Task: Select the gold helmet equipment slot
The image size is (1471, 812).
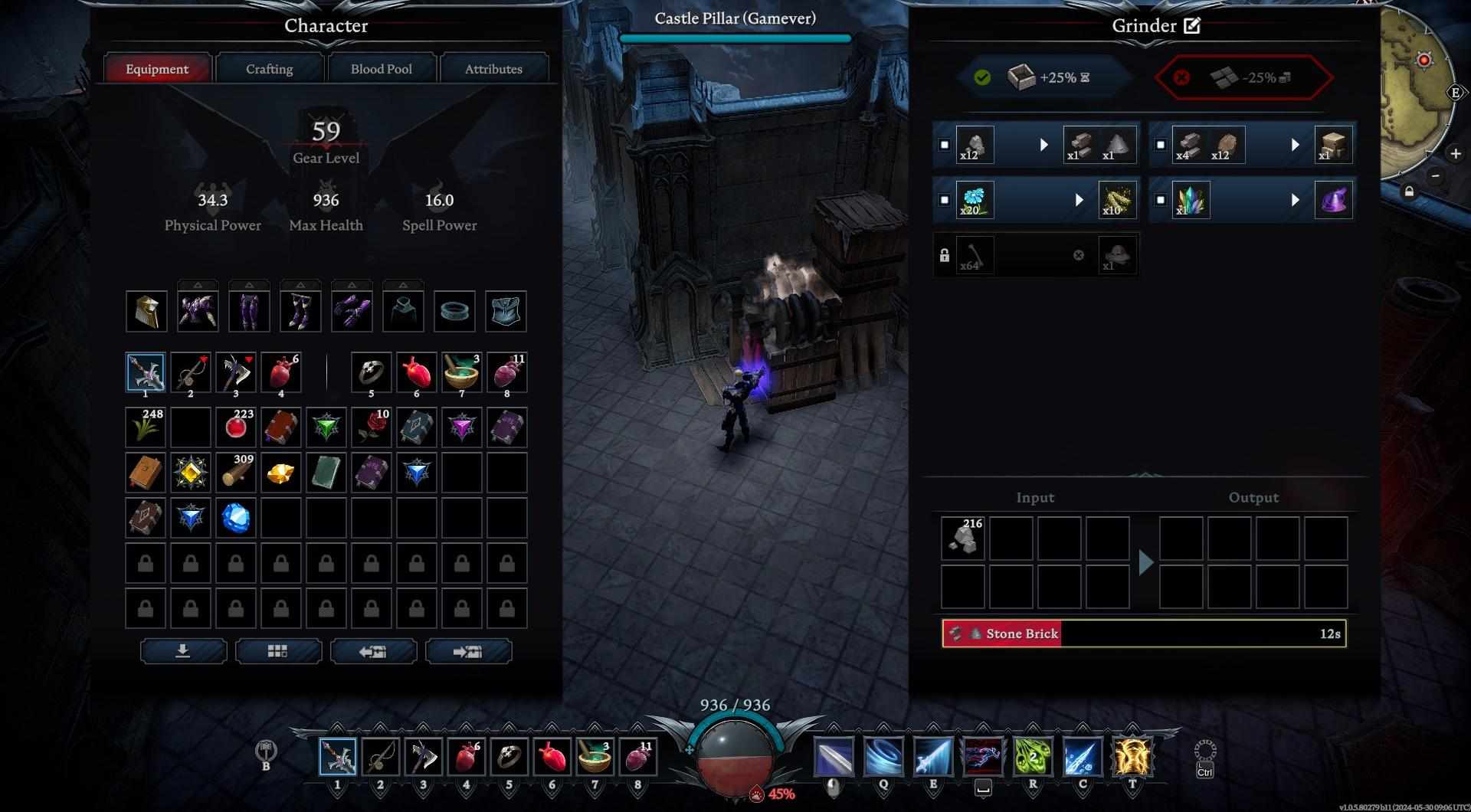Action: point(146,312)
